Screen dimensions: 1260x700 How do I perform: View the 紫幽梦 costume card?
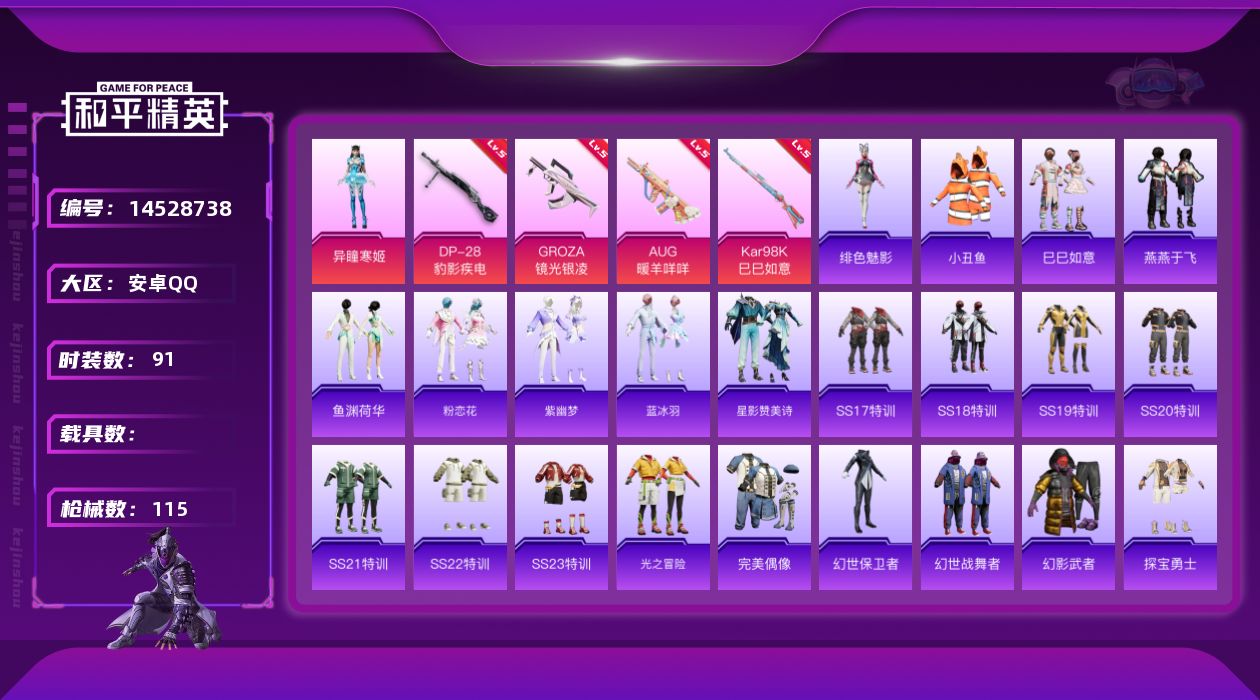(561, 364)
